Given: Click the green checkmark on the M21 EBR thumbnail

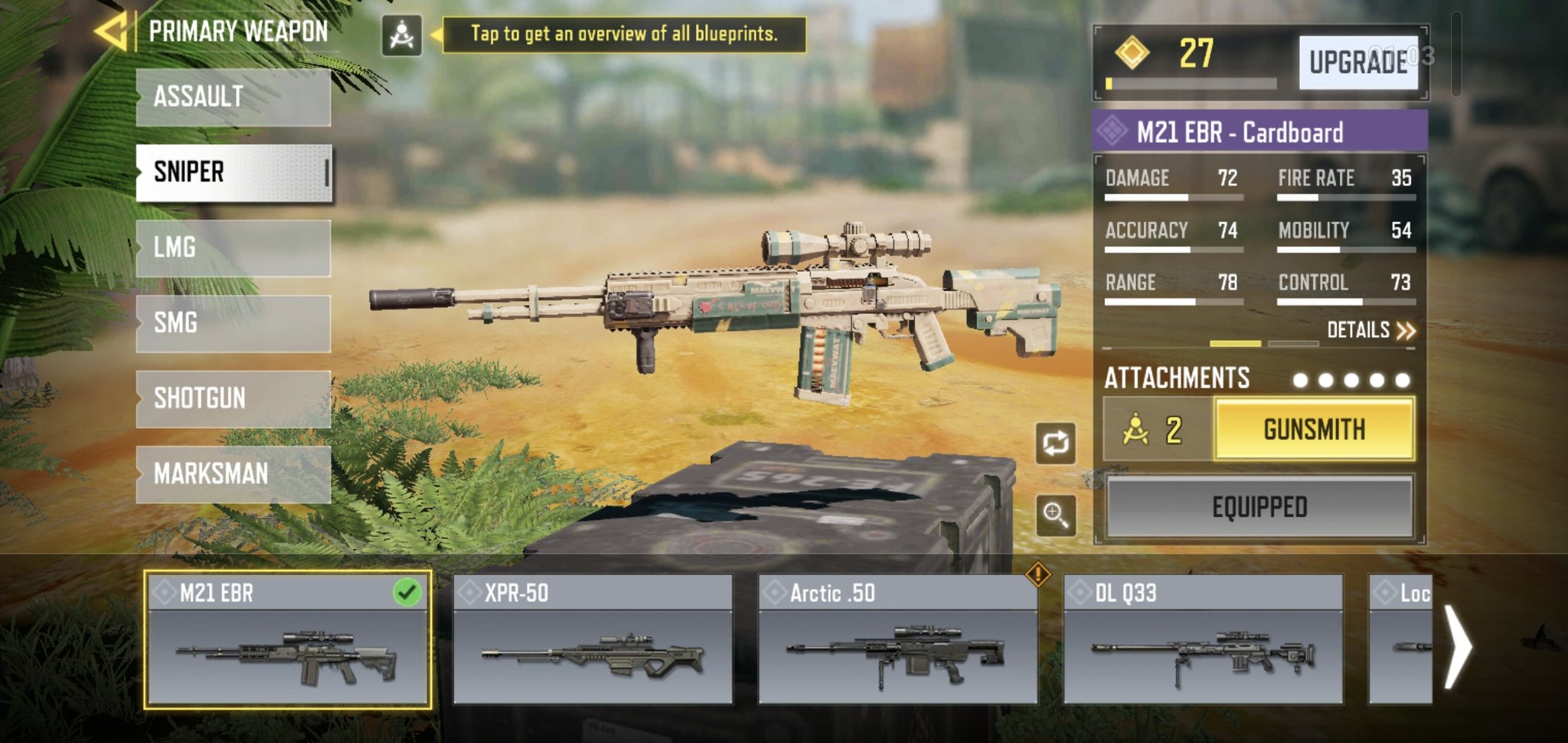Looking at the screenshot, I should (408, 591).
